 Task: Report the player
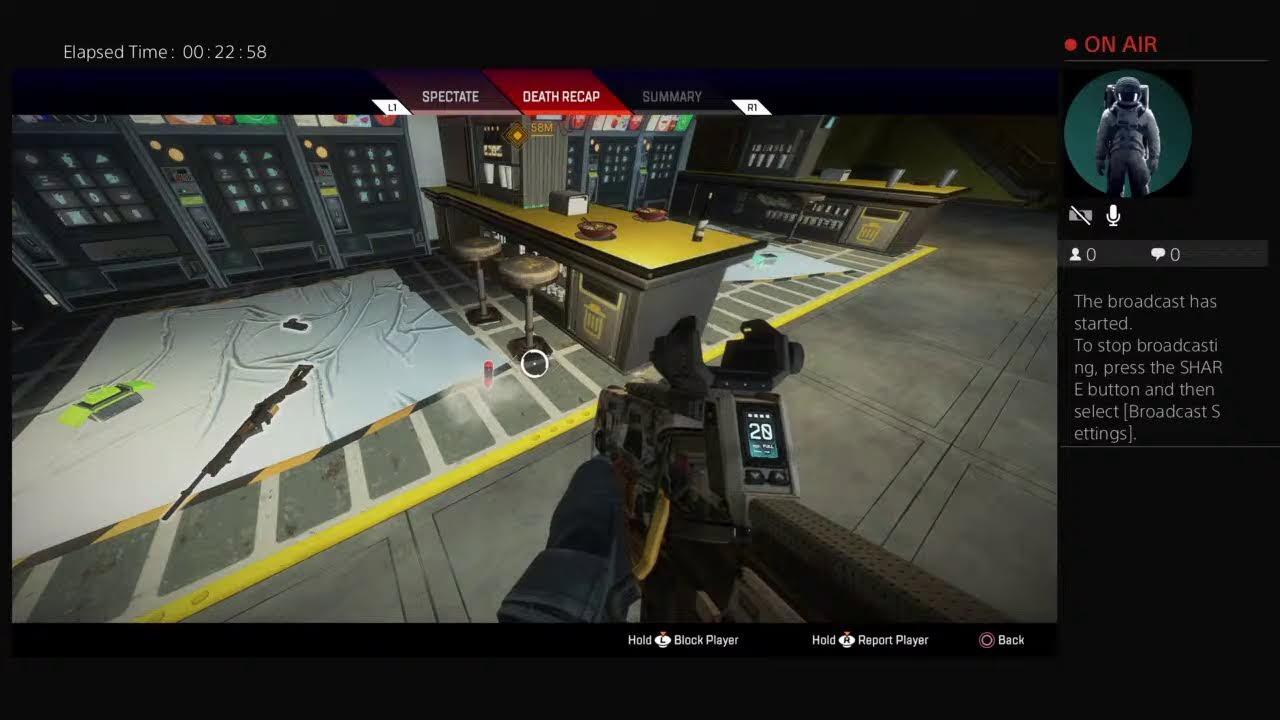tap(870, 640)
